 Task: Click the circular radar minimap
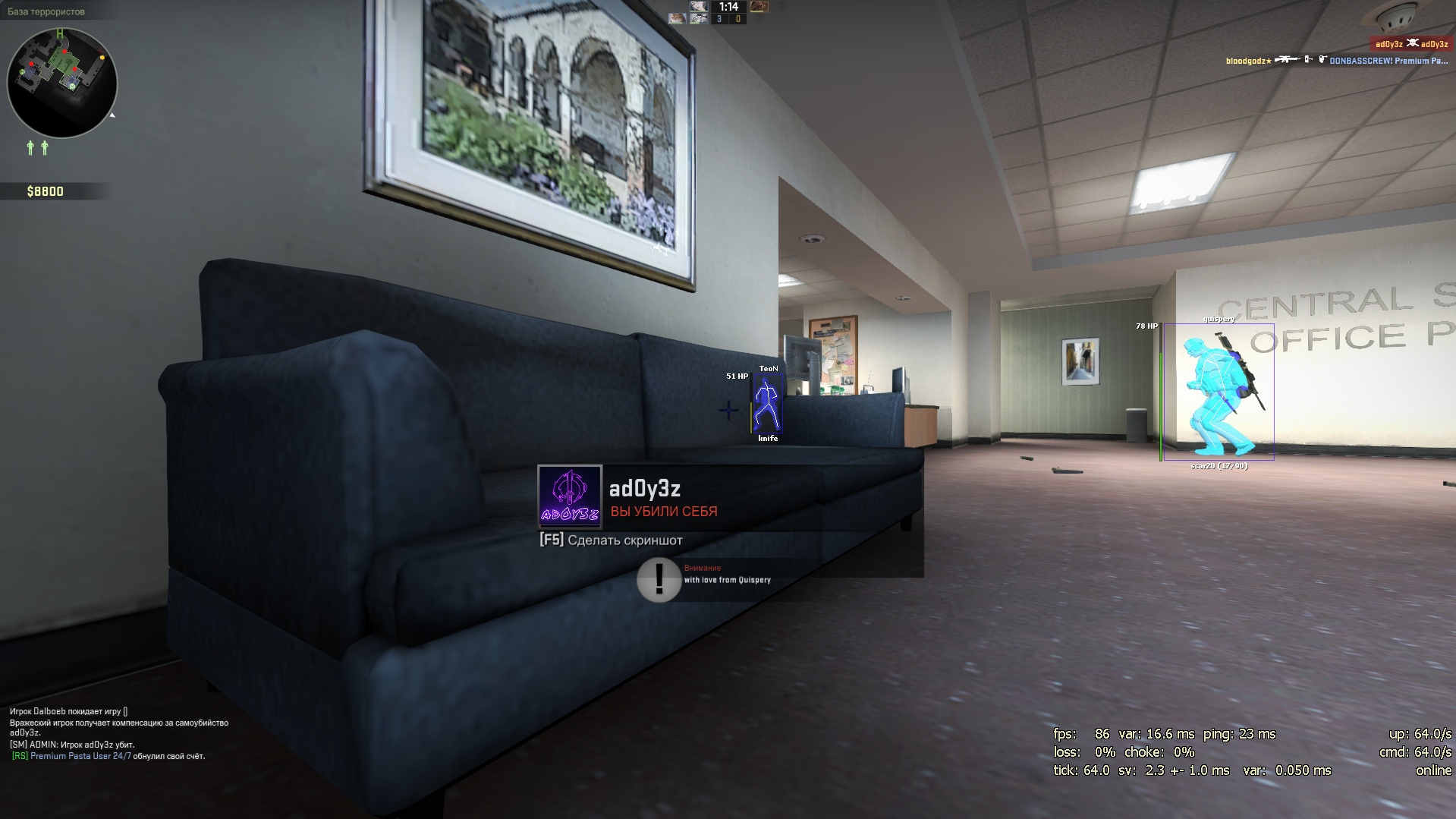click(62, 83)
